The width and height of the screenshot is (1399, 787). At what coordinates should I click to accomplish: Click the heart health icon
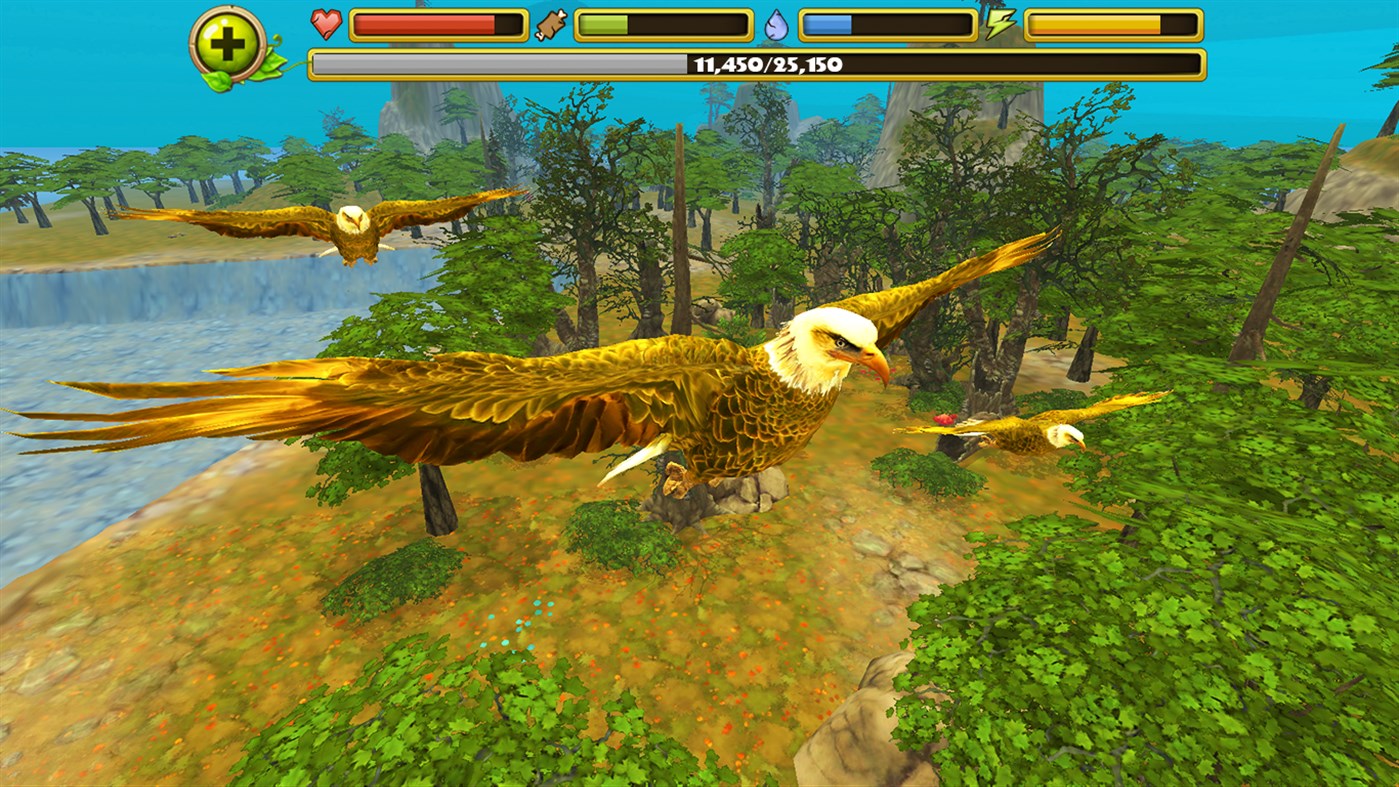click(x=328, y=22)
